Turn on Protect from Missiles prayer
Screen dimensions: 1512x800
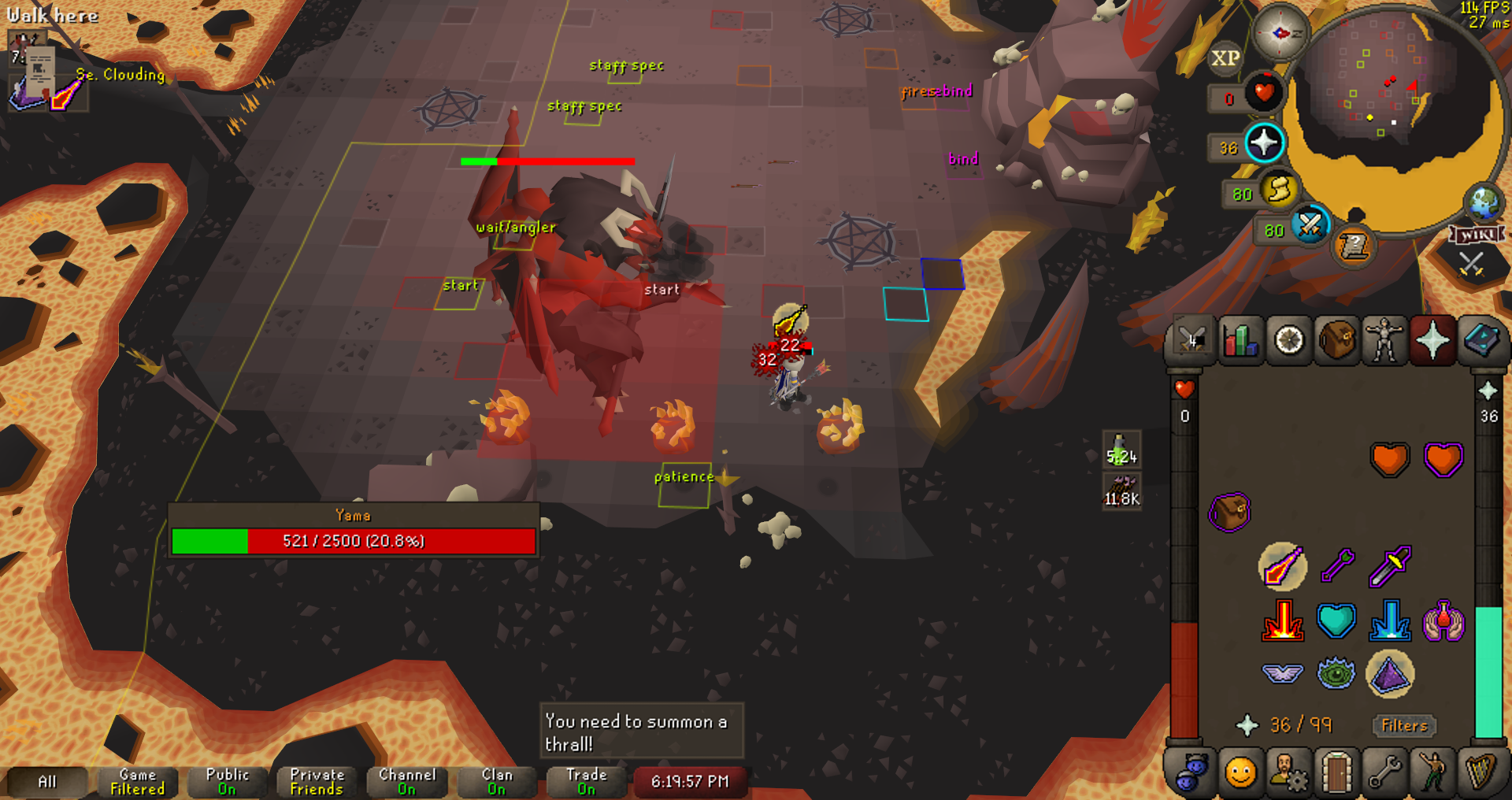pos(1337,565)
